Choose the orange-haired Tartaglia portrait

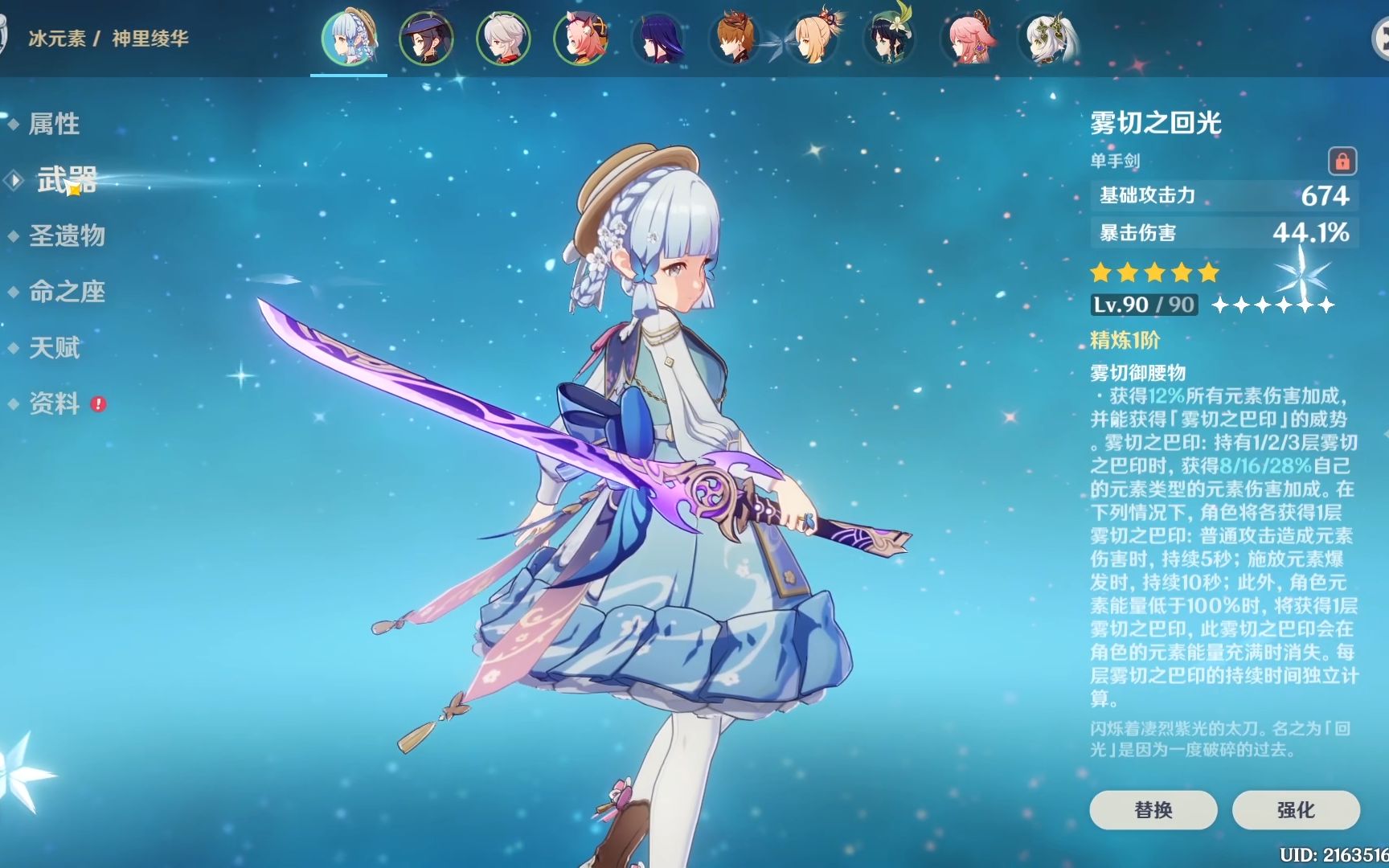[735, 38]
